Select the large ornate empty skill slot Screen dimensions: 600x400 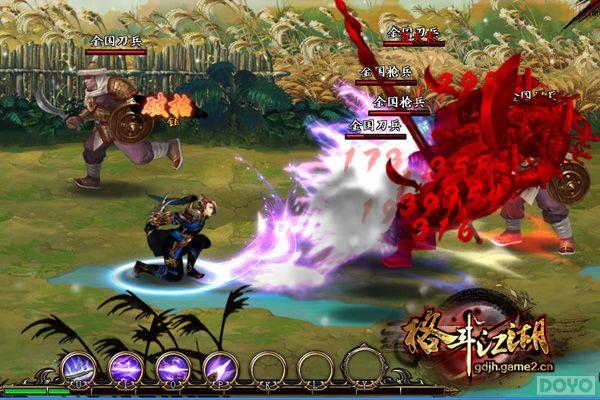366,366
